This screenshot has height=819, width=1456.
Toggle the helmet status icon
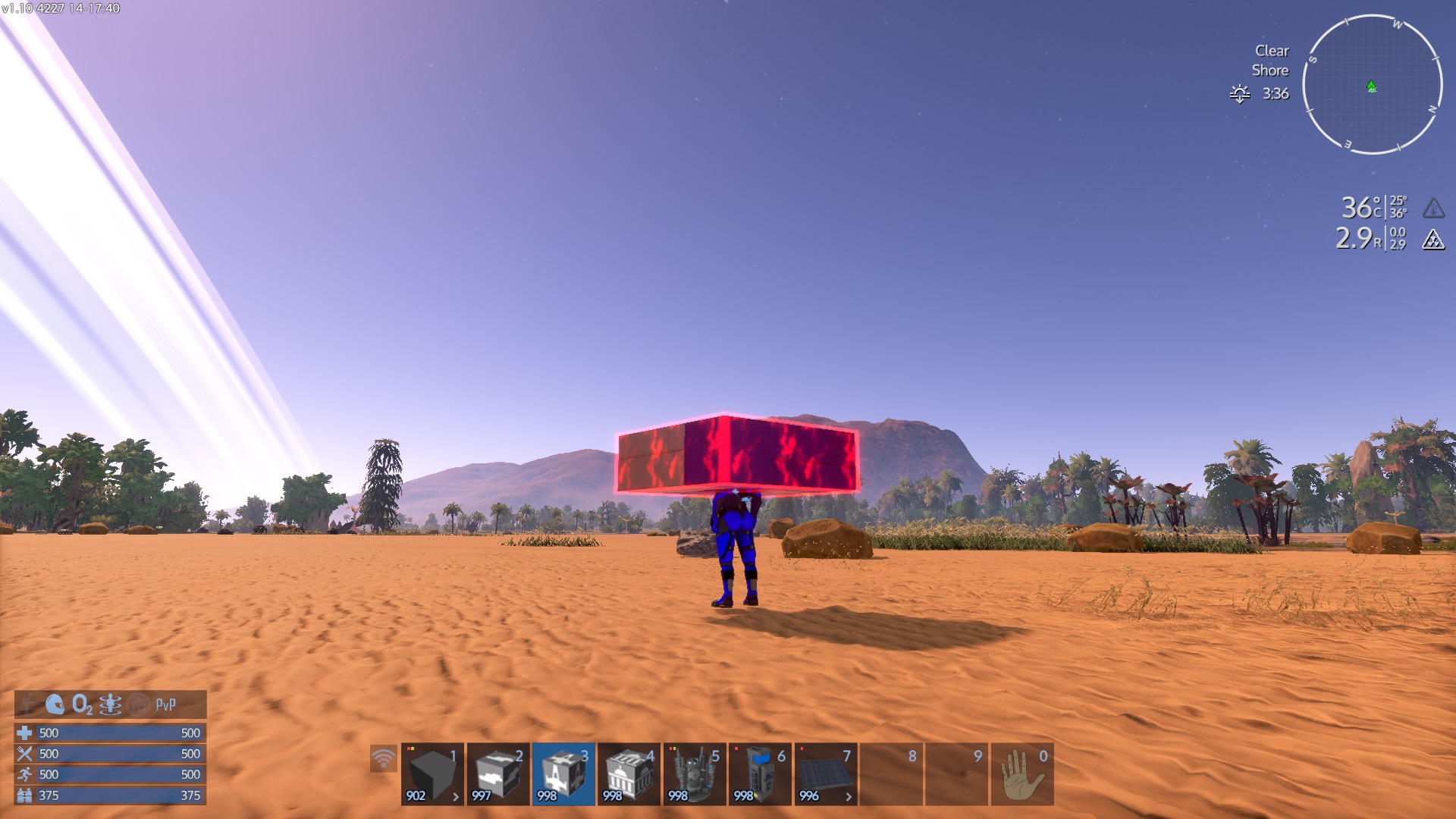[x=55, y=704]
